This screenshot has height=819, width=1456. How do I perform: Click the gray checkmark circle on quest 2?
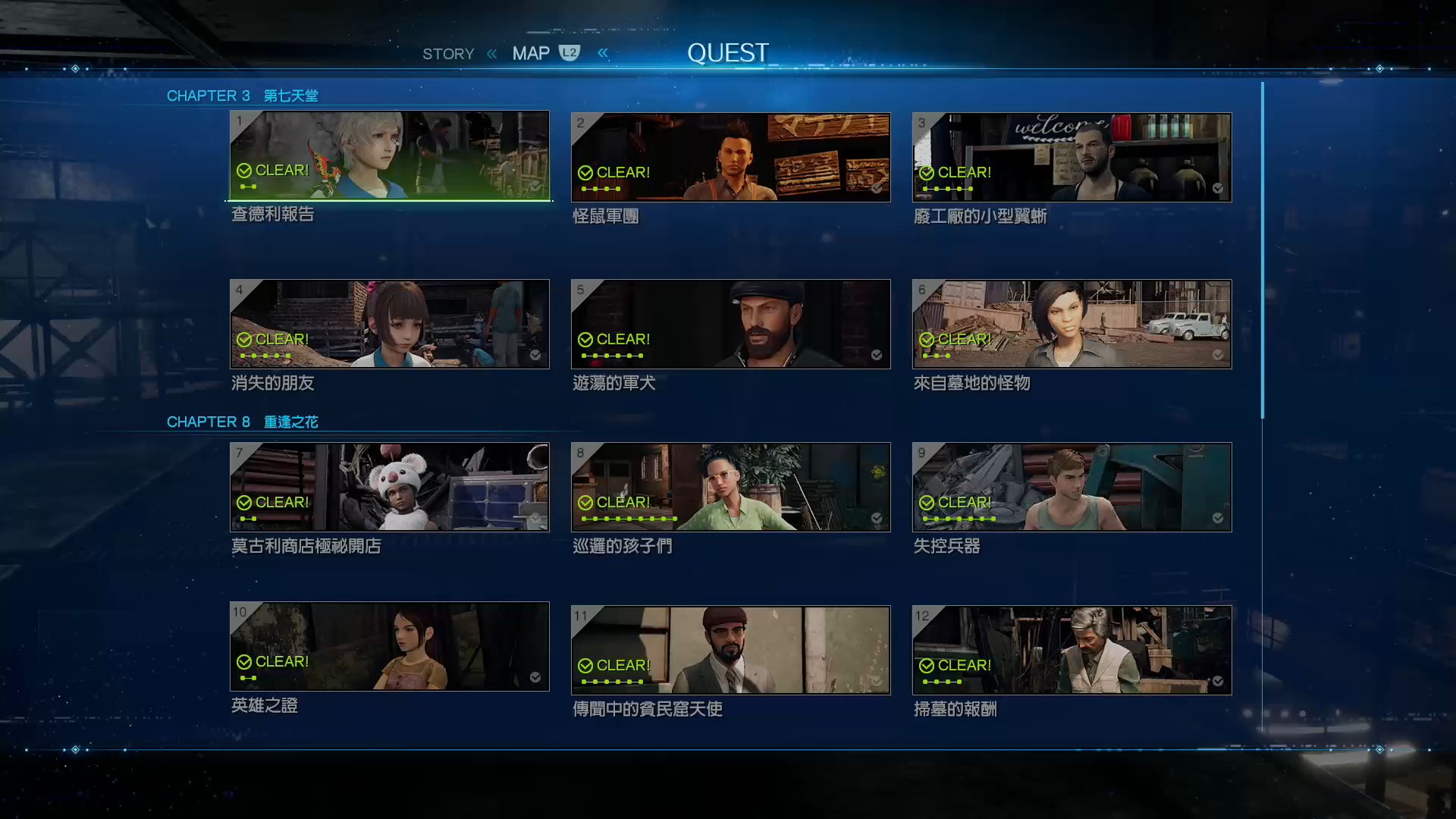877,190
